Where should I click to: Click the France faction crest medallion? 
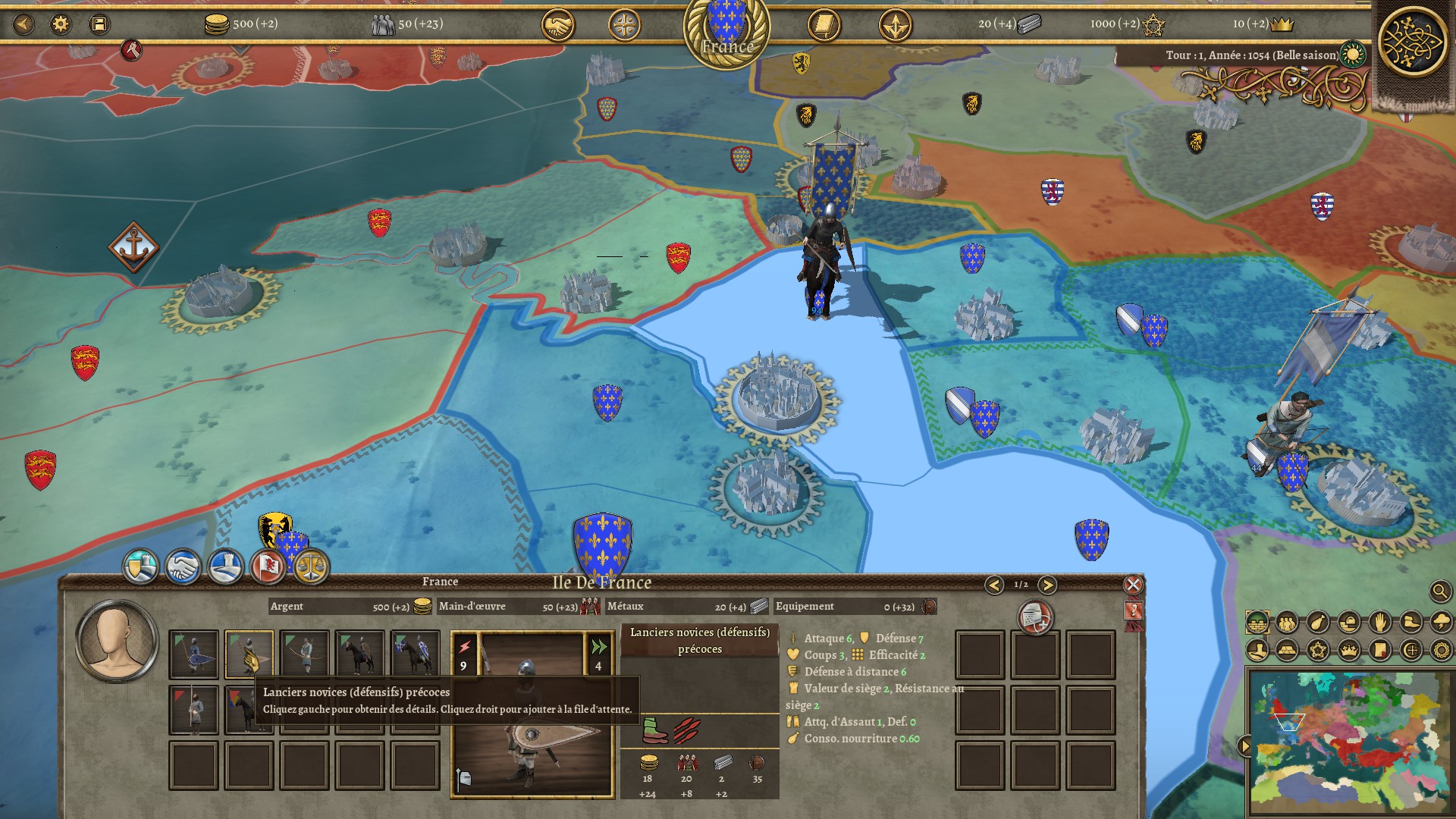click(726, 30)
